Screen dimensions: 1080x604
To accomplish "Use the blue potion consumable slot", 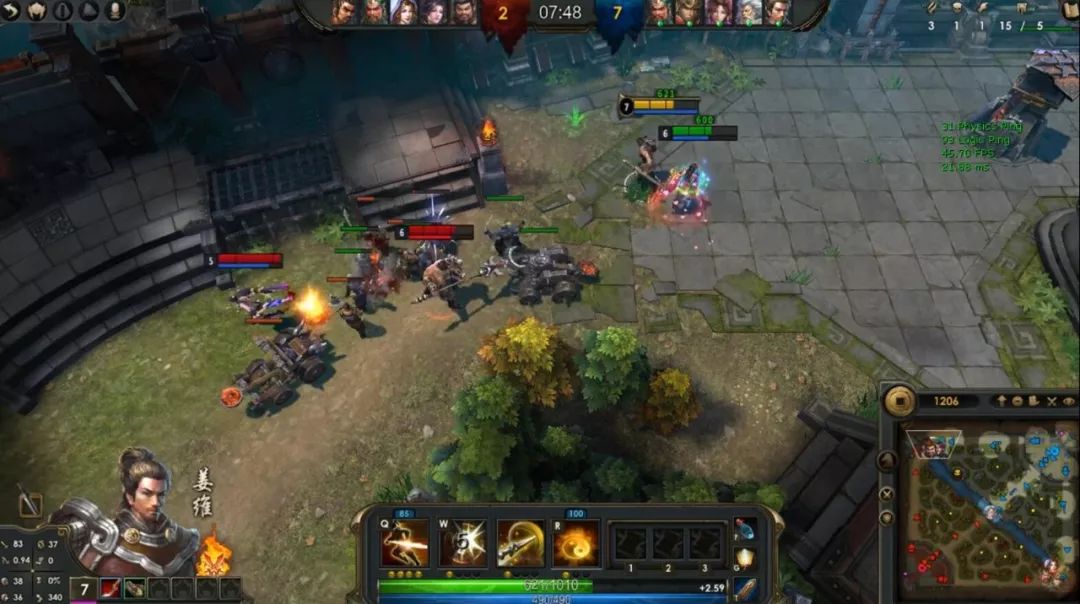I will click(744, 530).
